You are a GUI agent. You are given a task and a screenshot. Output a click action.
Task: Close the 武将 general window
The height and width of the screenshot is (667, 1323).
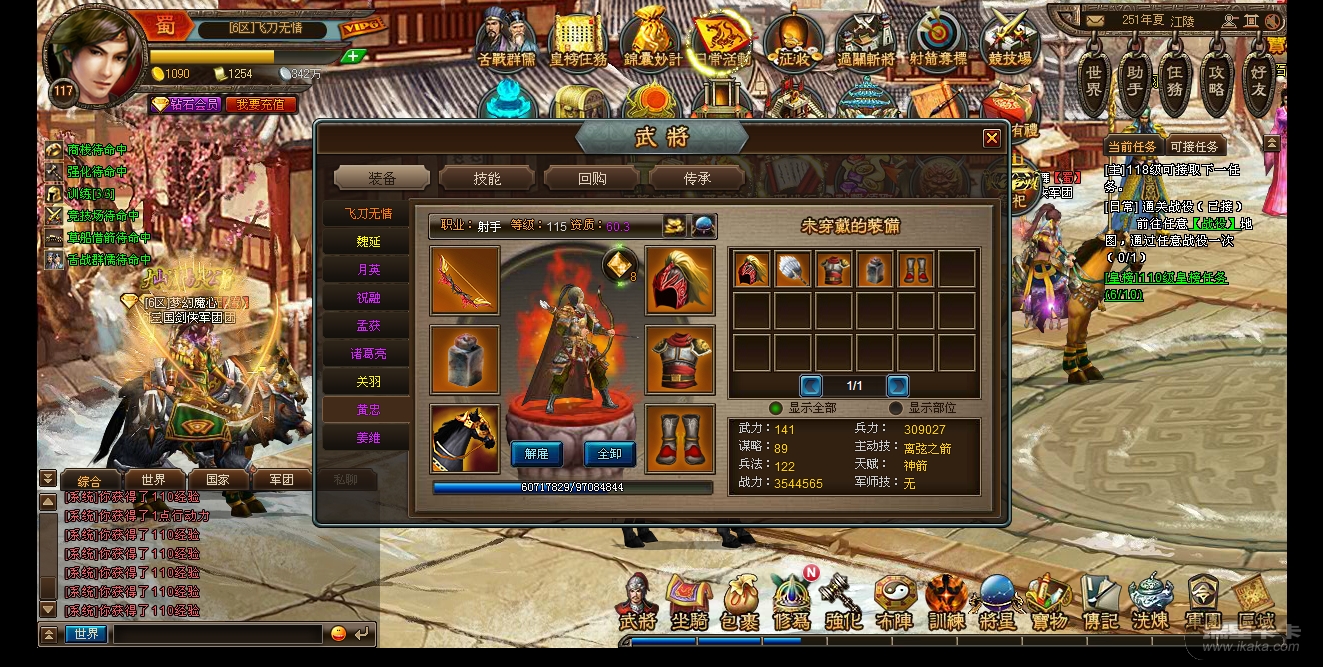click(991, 138)
